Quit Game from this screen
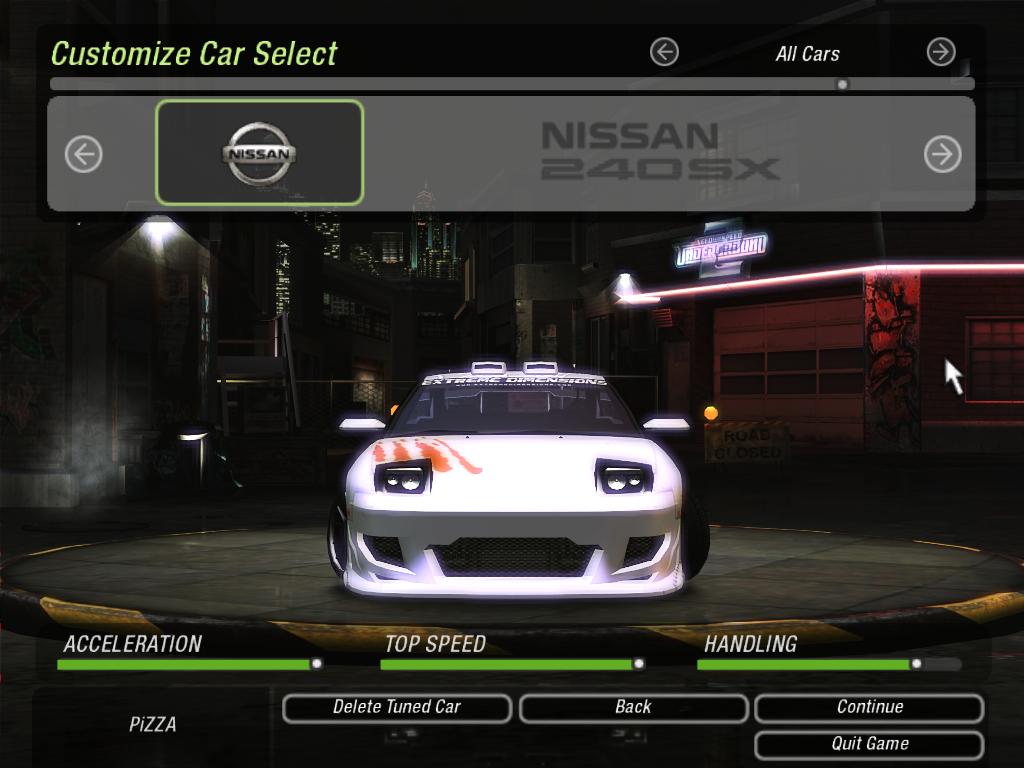Image resolution: width=1024 pixels, height=768 pixels. point(869,744)
